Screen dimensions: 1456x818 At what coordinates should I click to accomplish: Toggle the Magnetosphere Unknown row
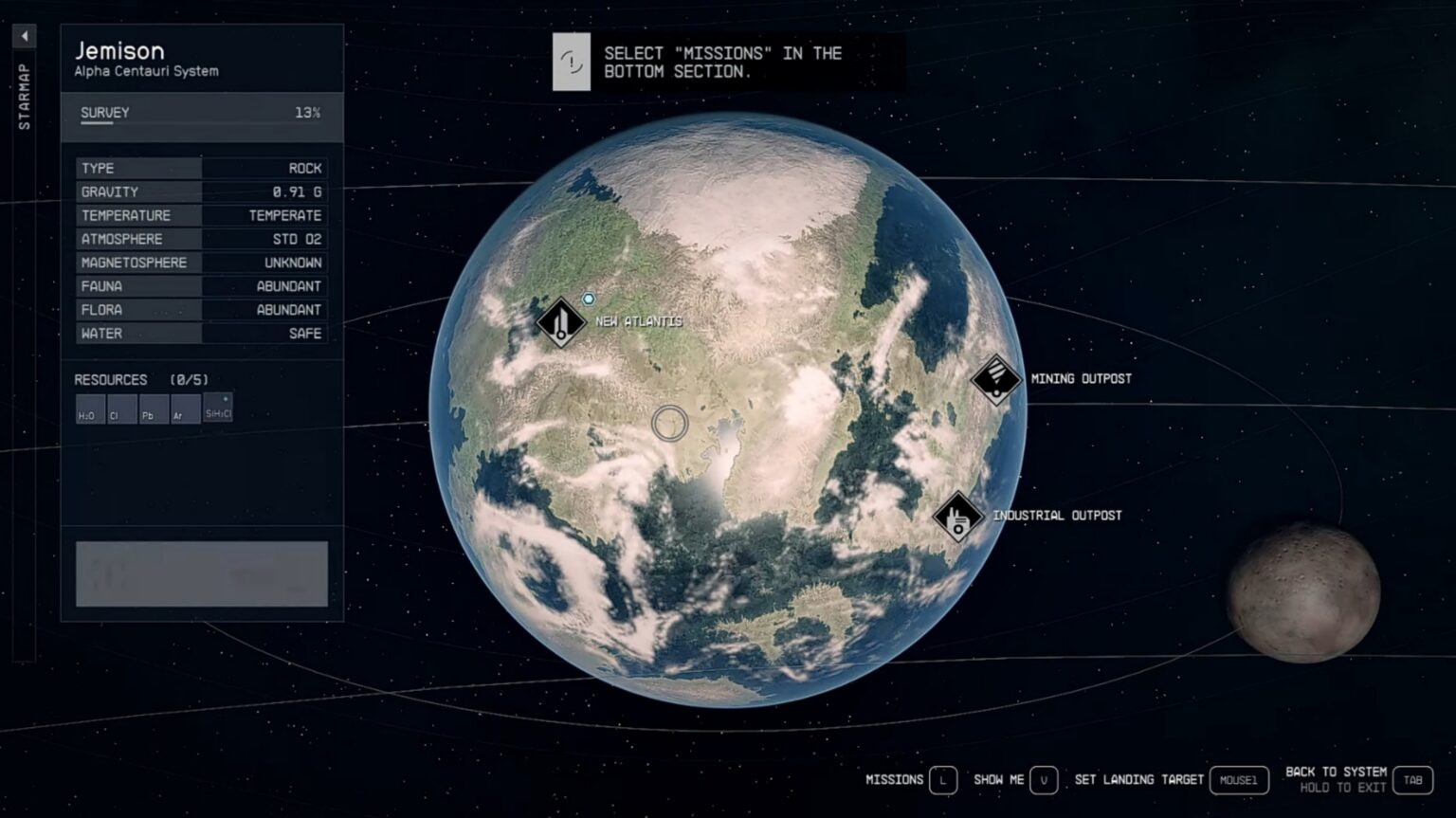(x=201, y=263)
